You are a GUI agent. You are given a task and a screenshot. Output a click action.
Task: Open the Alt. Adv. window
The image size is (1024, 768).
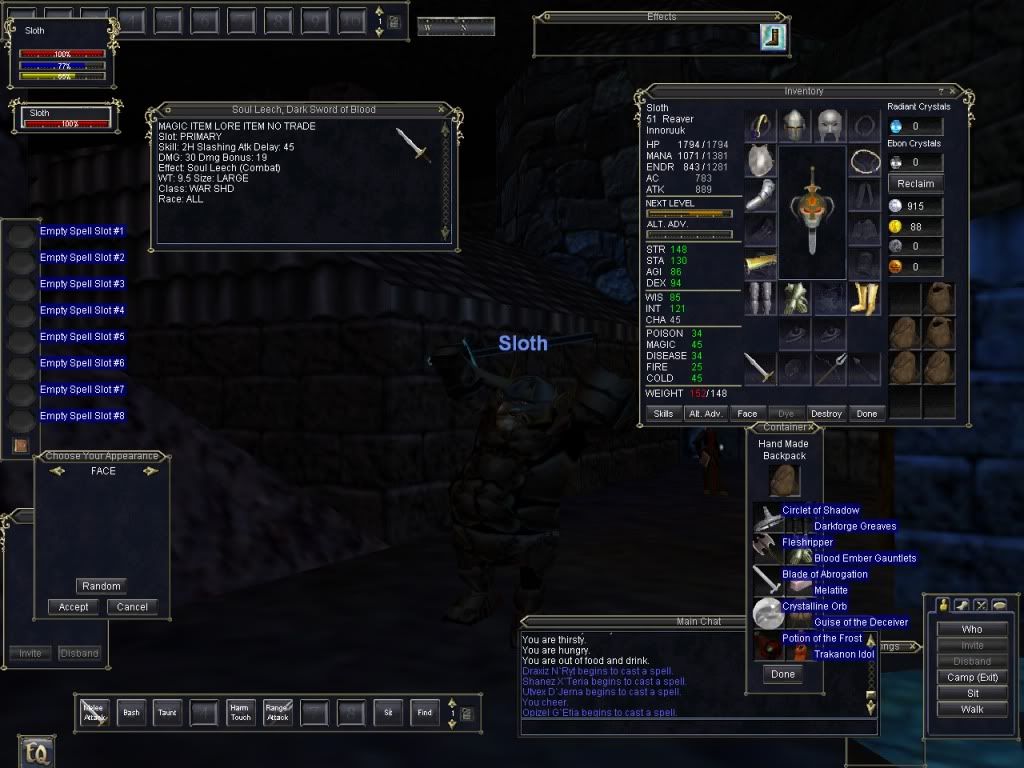705,413
